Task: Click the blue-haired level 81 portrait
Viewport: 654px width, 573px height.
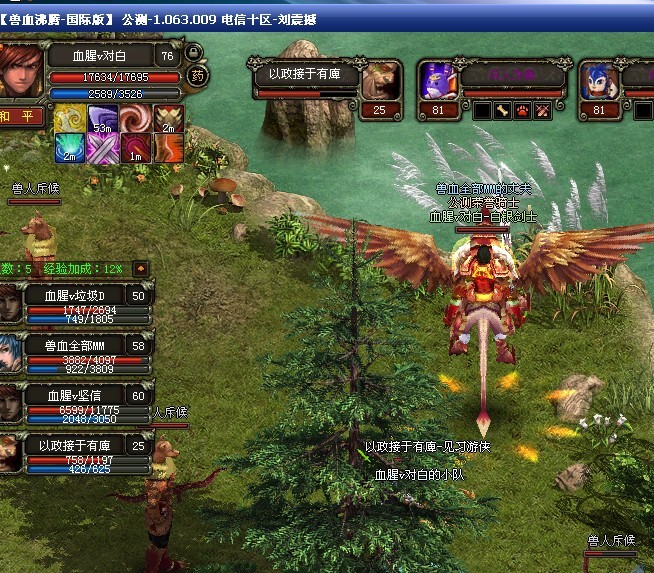Action: click(x=599, y=80)
